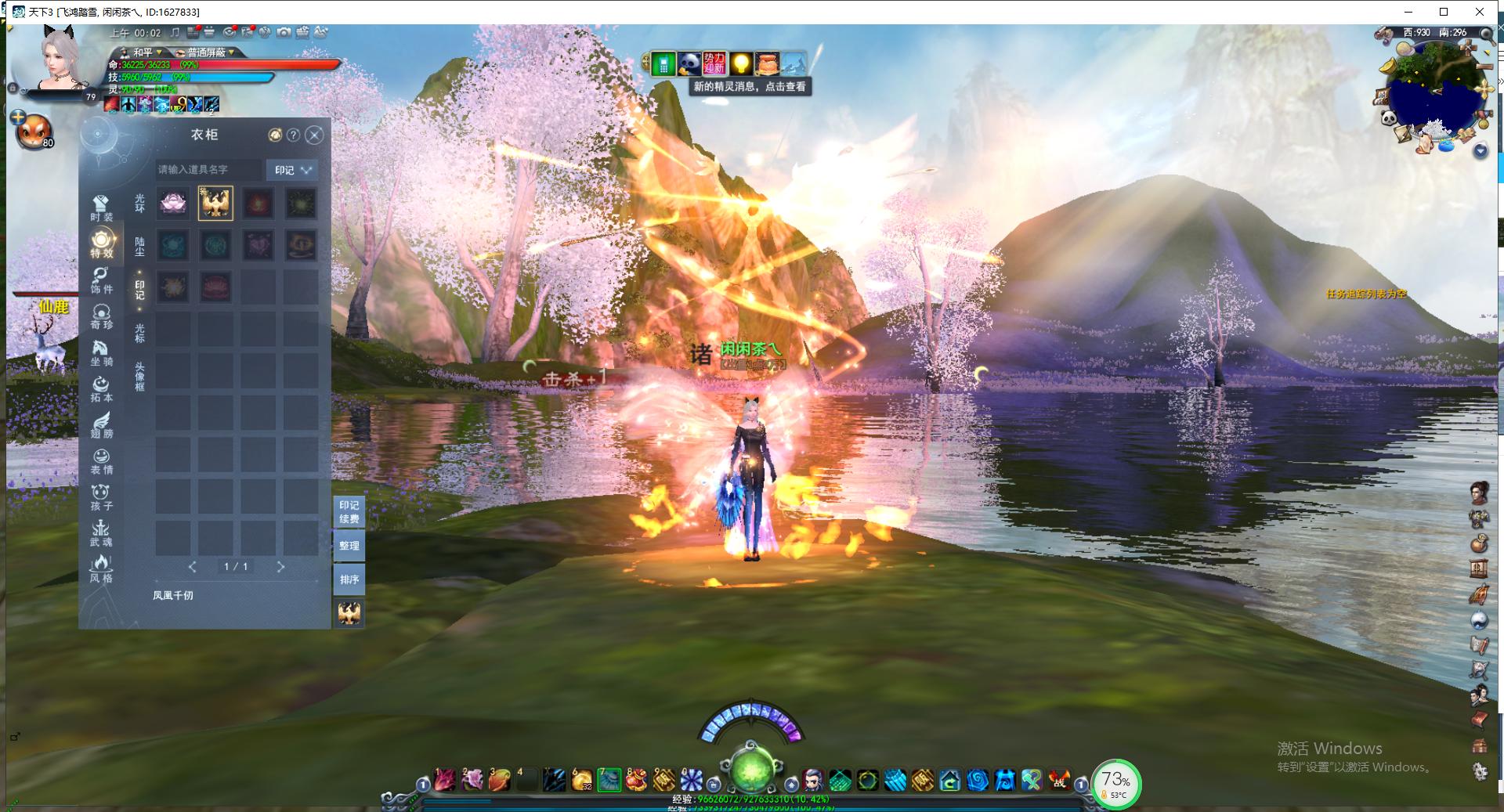The image size is (1504, 812).
Task: Select the 坐骑 mount category
Action: tap(101, 353)
